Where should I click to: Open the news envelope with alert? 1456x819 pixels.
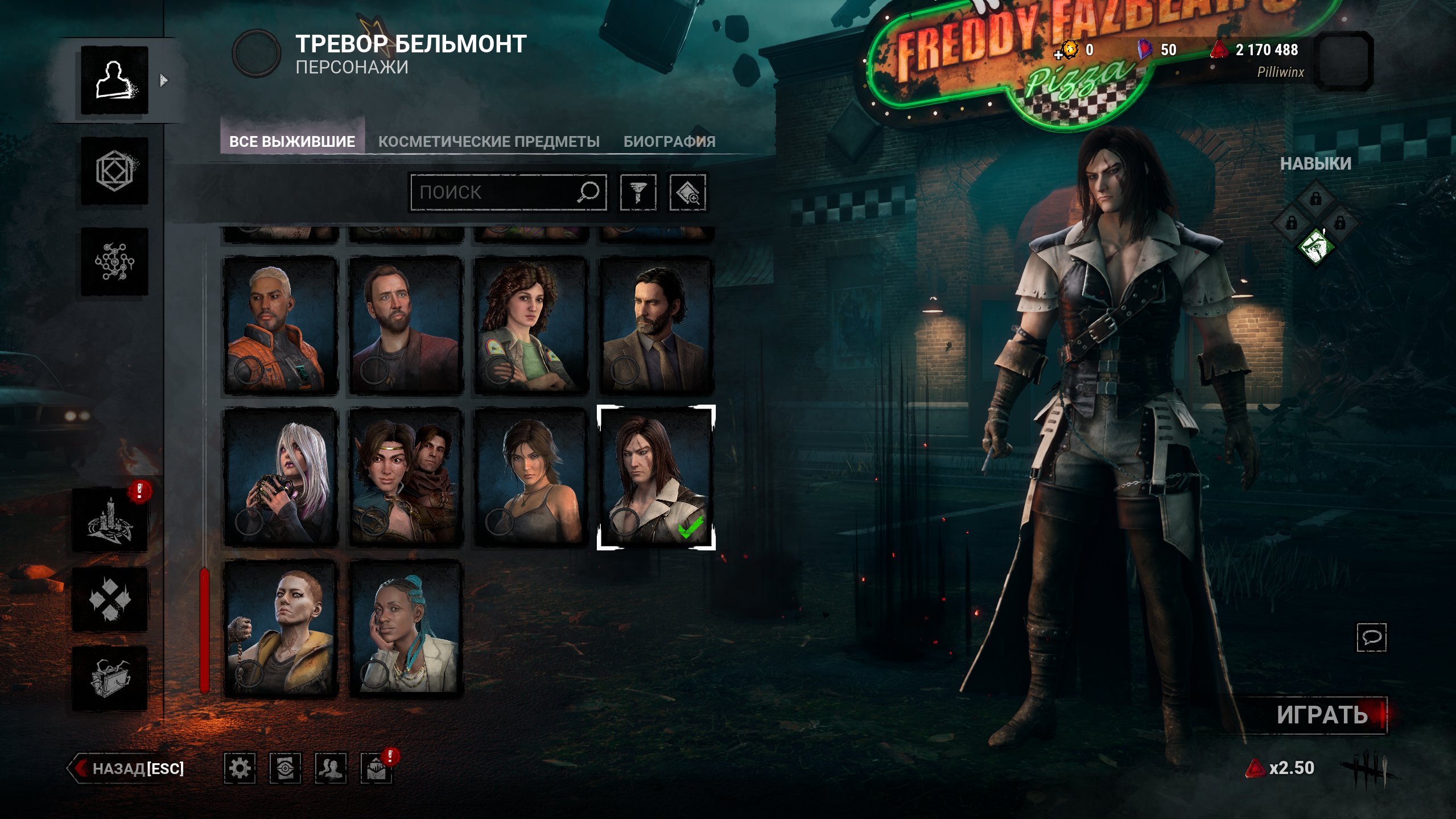[376, 769]
